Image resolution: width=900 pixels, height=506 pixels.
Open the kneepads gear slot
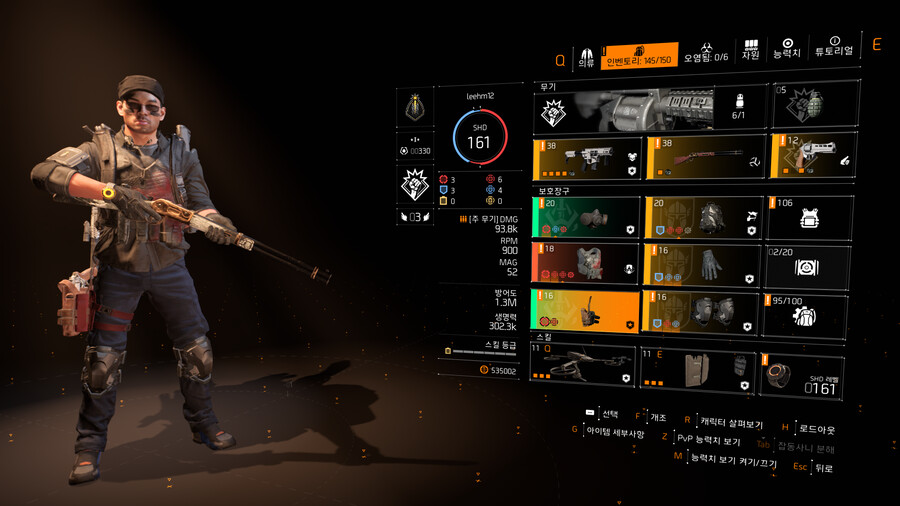tap(700, 311)
